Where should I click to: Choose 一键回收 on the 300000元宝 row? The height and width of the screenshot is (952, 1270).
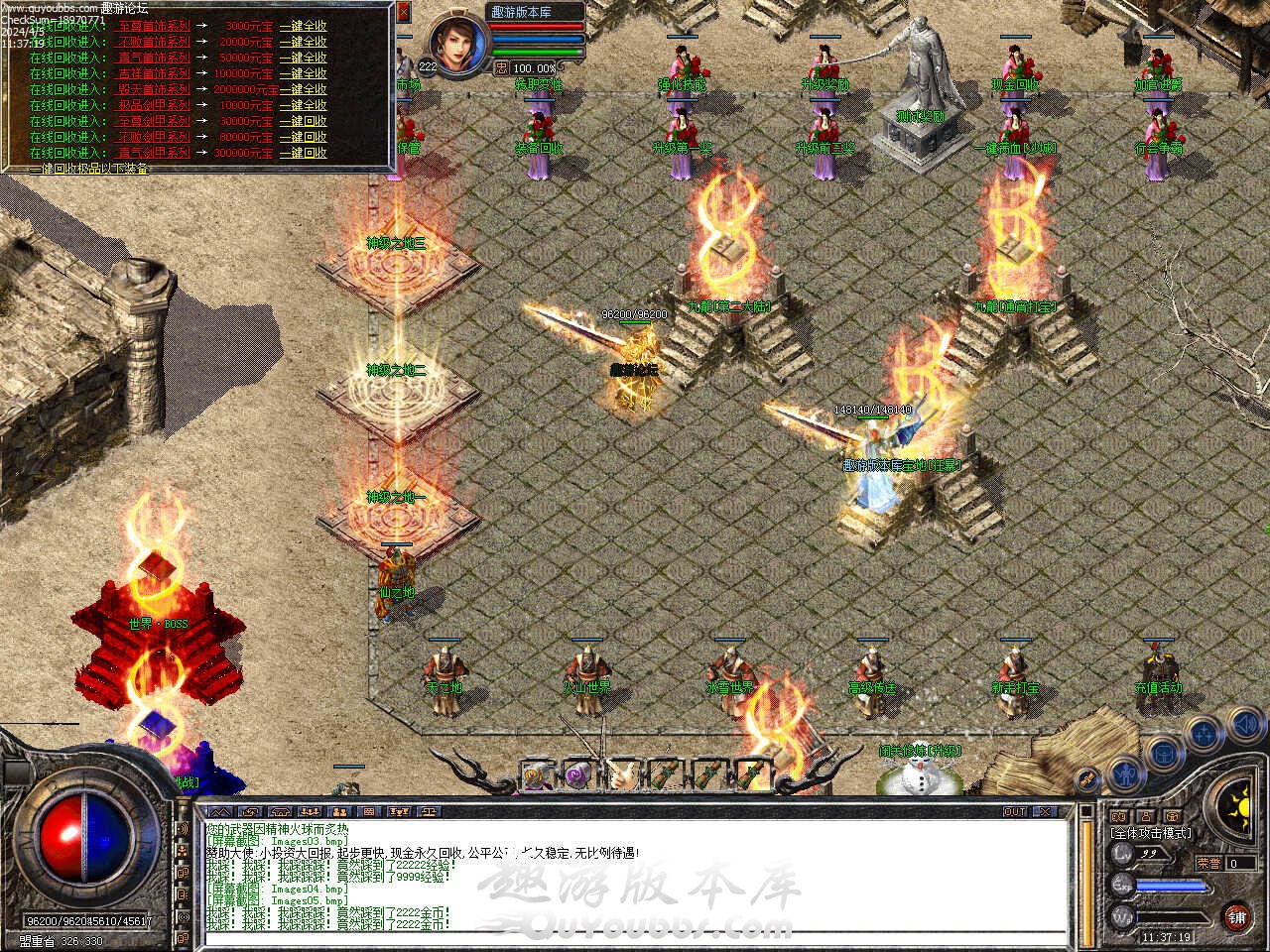303,153
